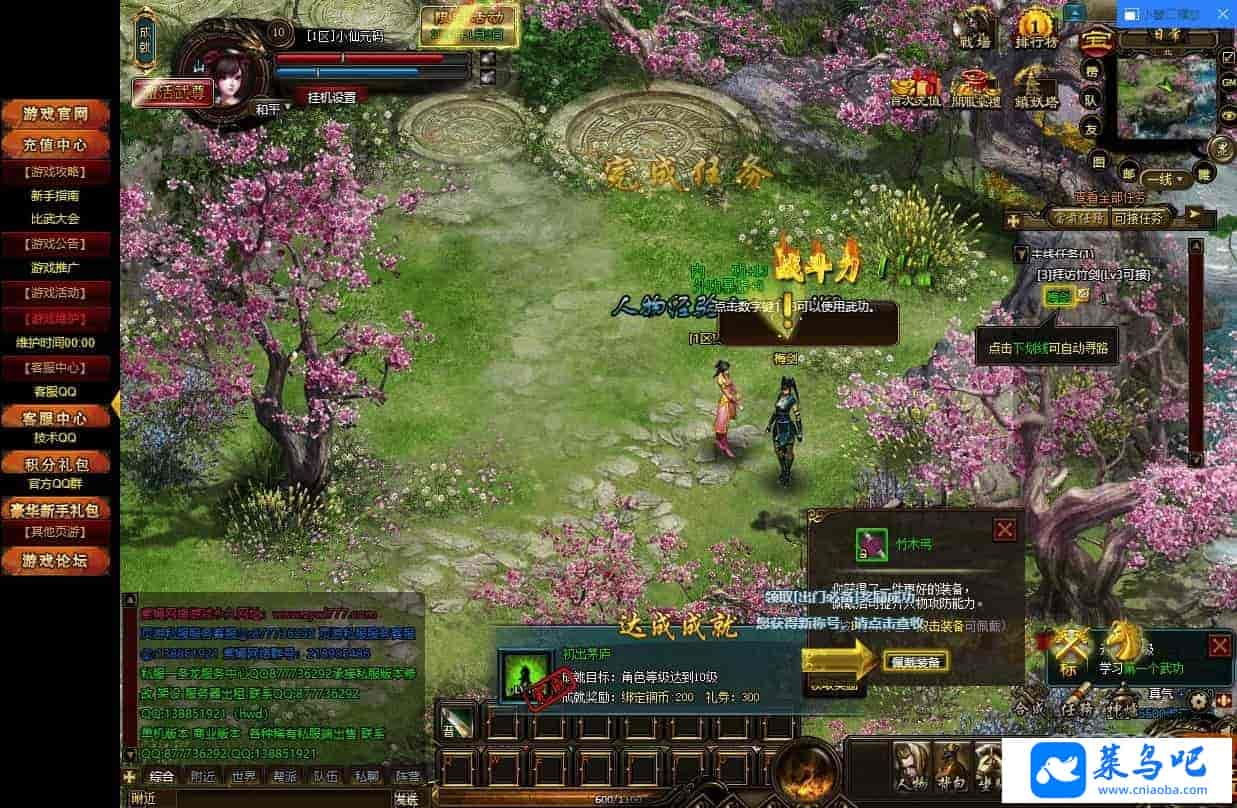Switch chat to the 世界 channel tab
Image resolution: width=1237 pixels, height=808 pixels.
243,776
